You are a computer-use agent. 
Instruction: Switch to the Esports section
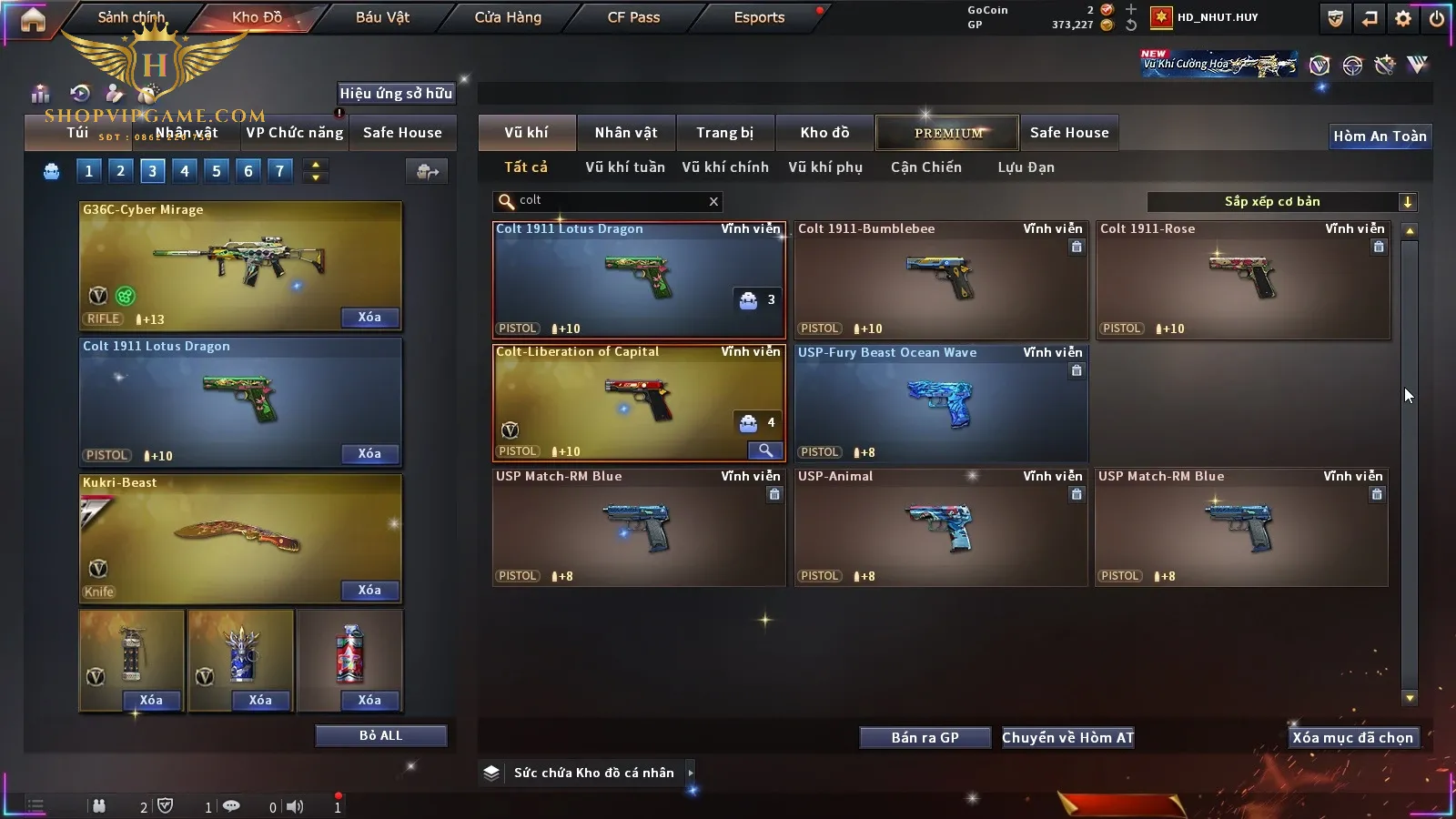click(x=759, y=17)
